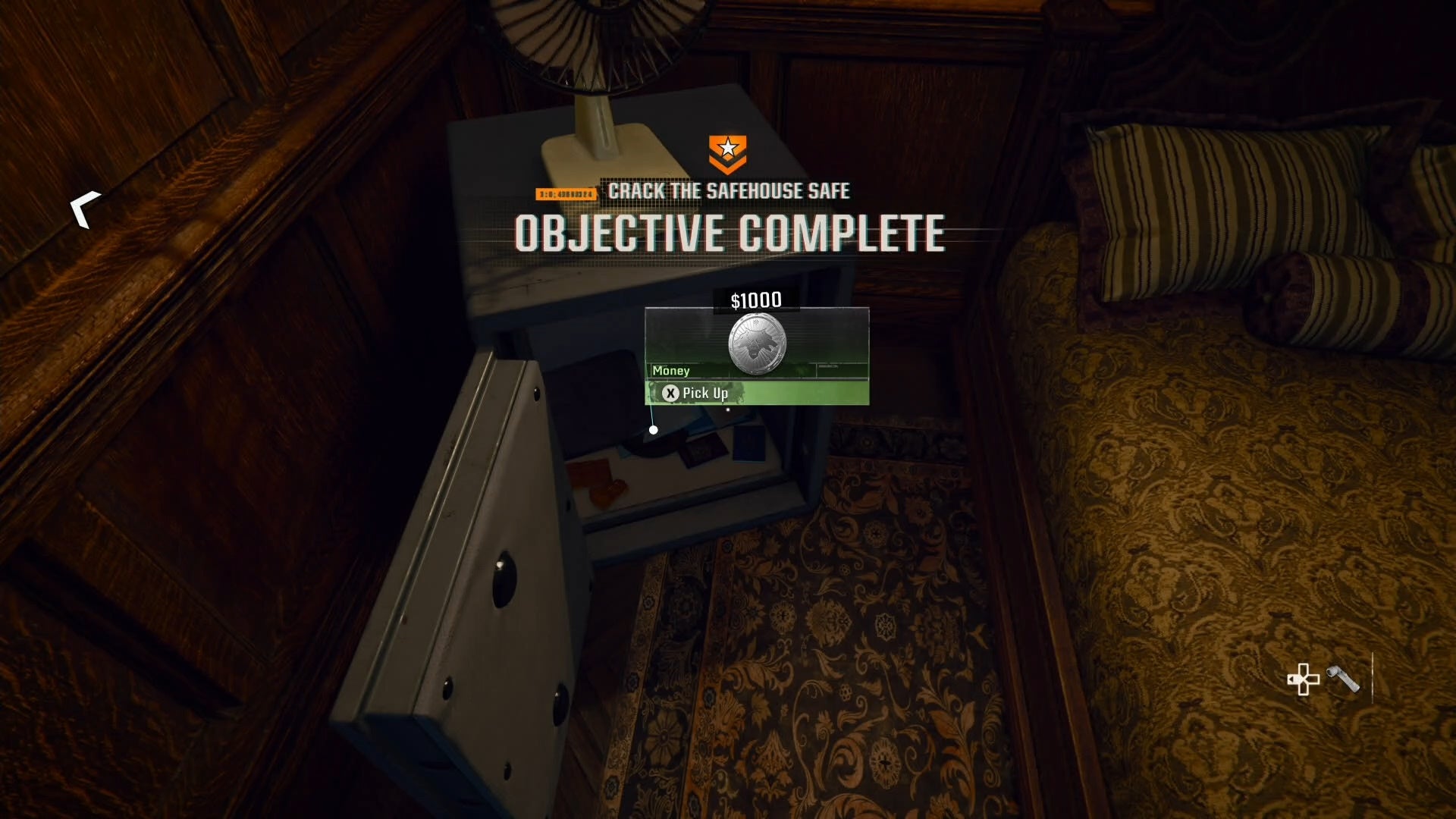Select the CRACK THE SAFEHOUSE SAFE objective
The height and width of the screenshot is (819, 1456).
click(x=730, y=191)
